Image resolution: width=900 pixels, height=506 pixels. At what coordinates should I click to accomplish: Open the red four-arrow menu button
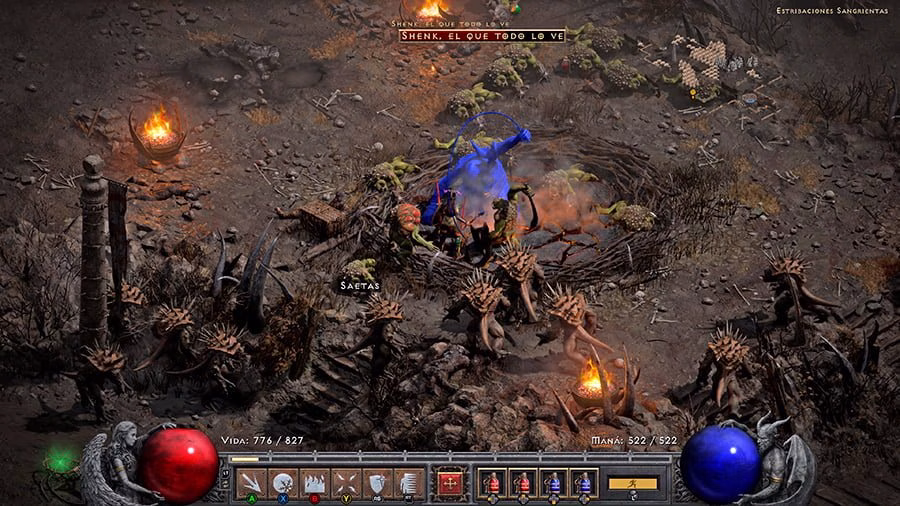click(x=451, y=483)
